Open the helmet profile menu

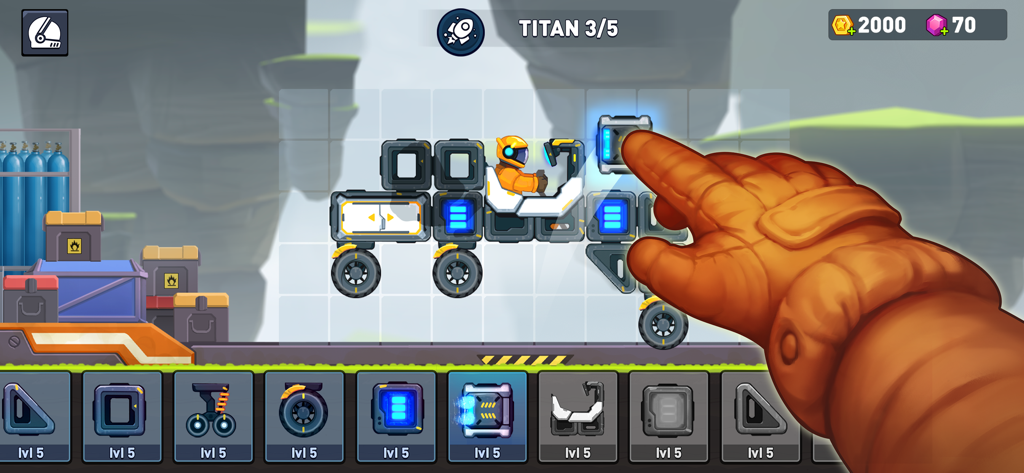coord(45,32)
